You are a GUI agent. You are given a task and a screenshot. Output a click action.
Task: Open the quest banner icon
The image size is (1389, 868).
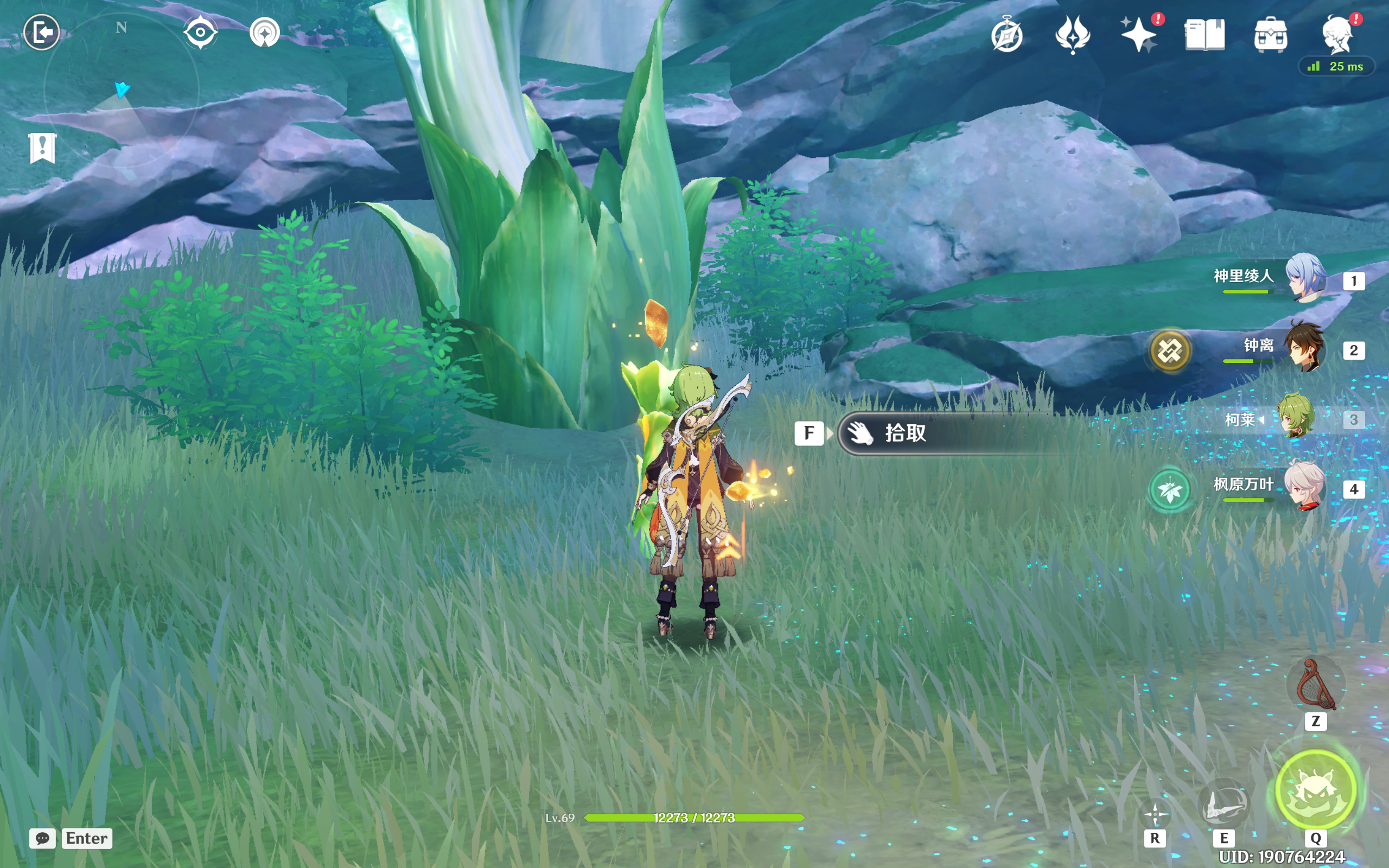(42, 148)
